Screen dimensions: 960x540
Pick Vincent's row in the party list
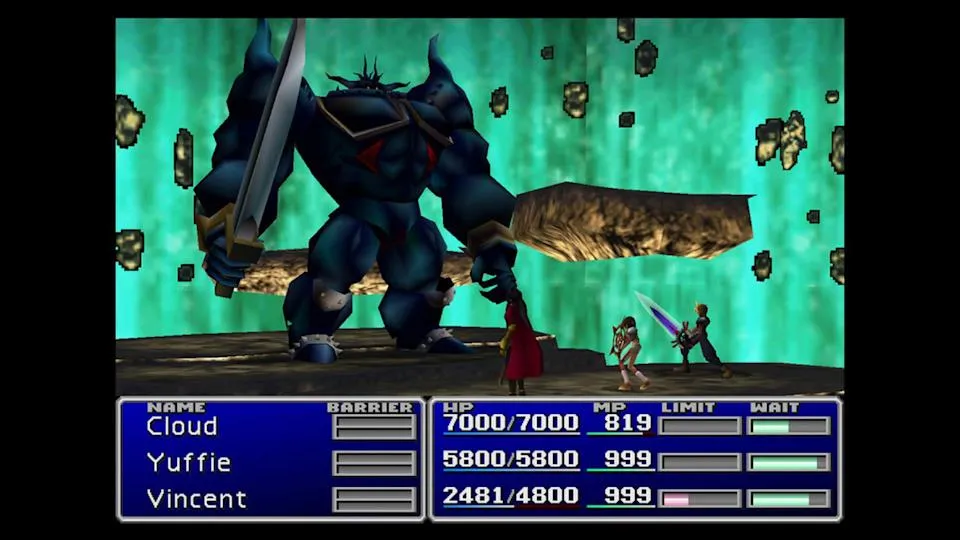coord(196,498)
